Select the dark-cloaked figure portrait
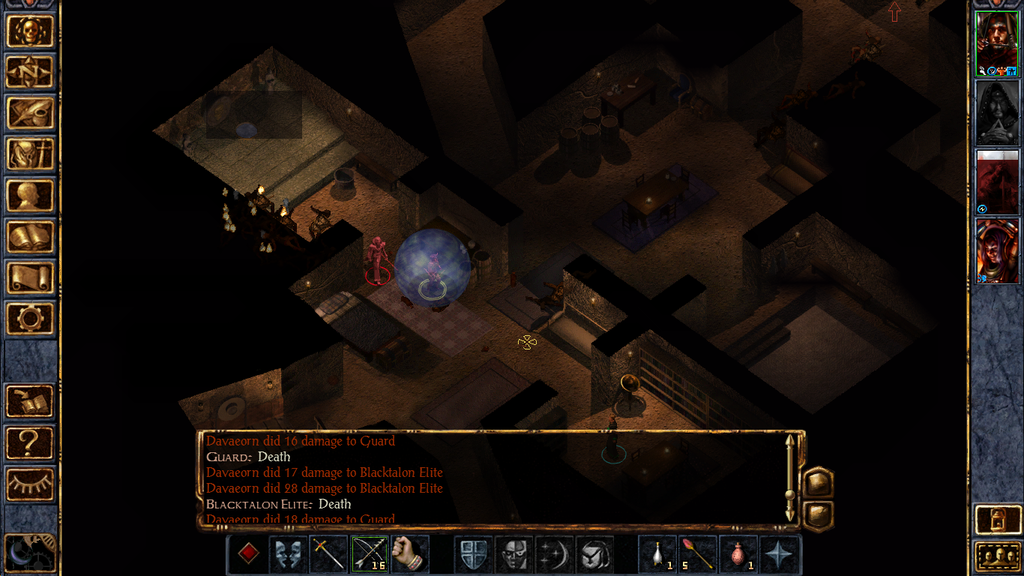The image size is (1024, 576). 996,112
